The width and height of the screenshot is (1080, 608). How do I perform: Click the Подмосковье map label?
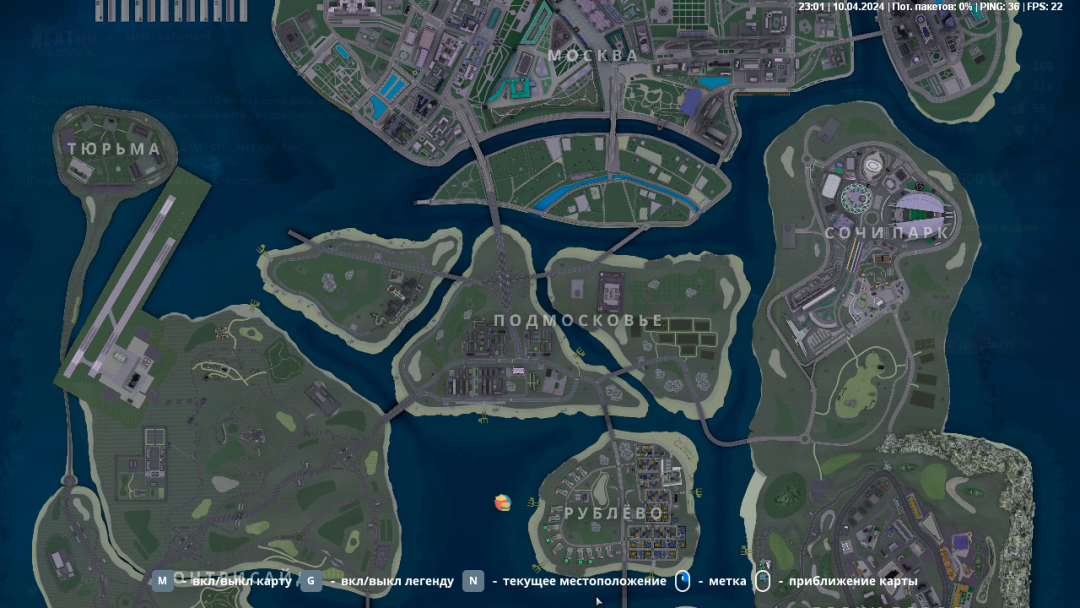point(579,320)
